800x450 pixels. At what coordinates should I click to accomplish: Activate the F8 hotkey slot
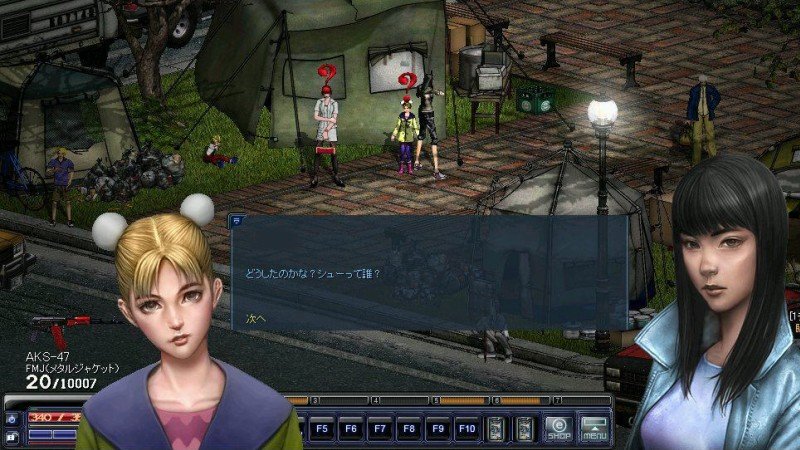pyautogui.click(x=408, y=429)
